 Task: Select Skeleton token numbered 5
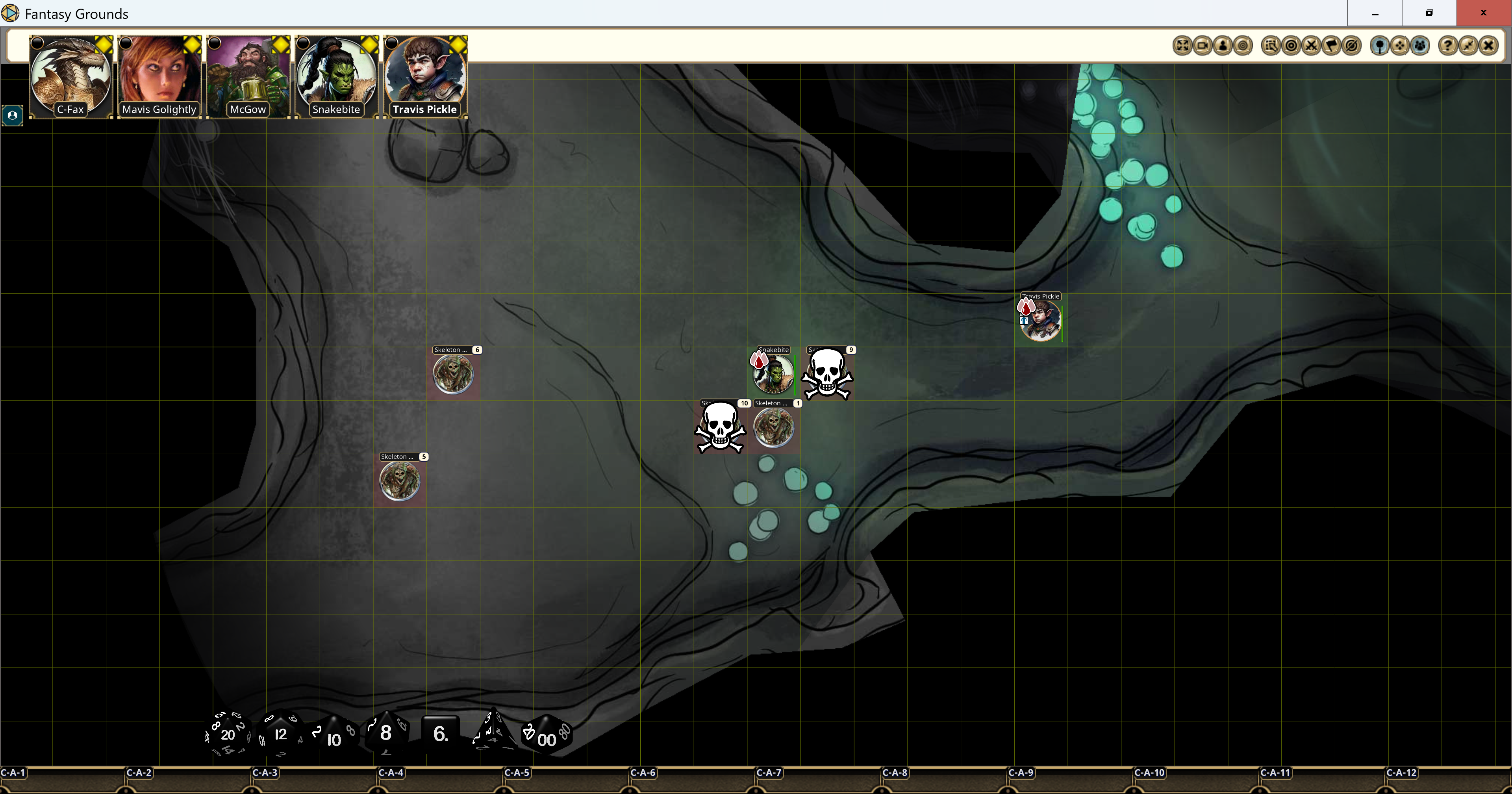400,482
